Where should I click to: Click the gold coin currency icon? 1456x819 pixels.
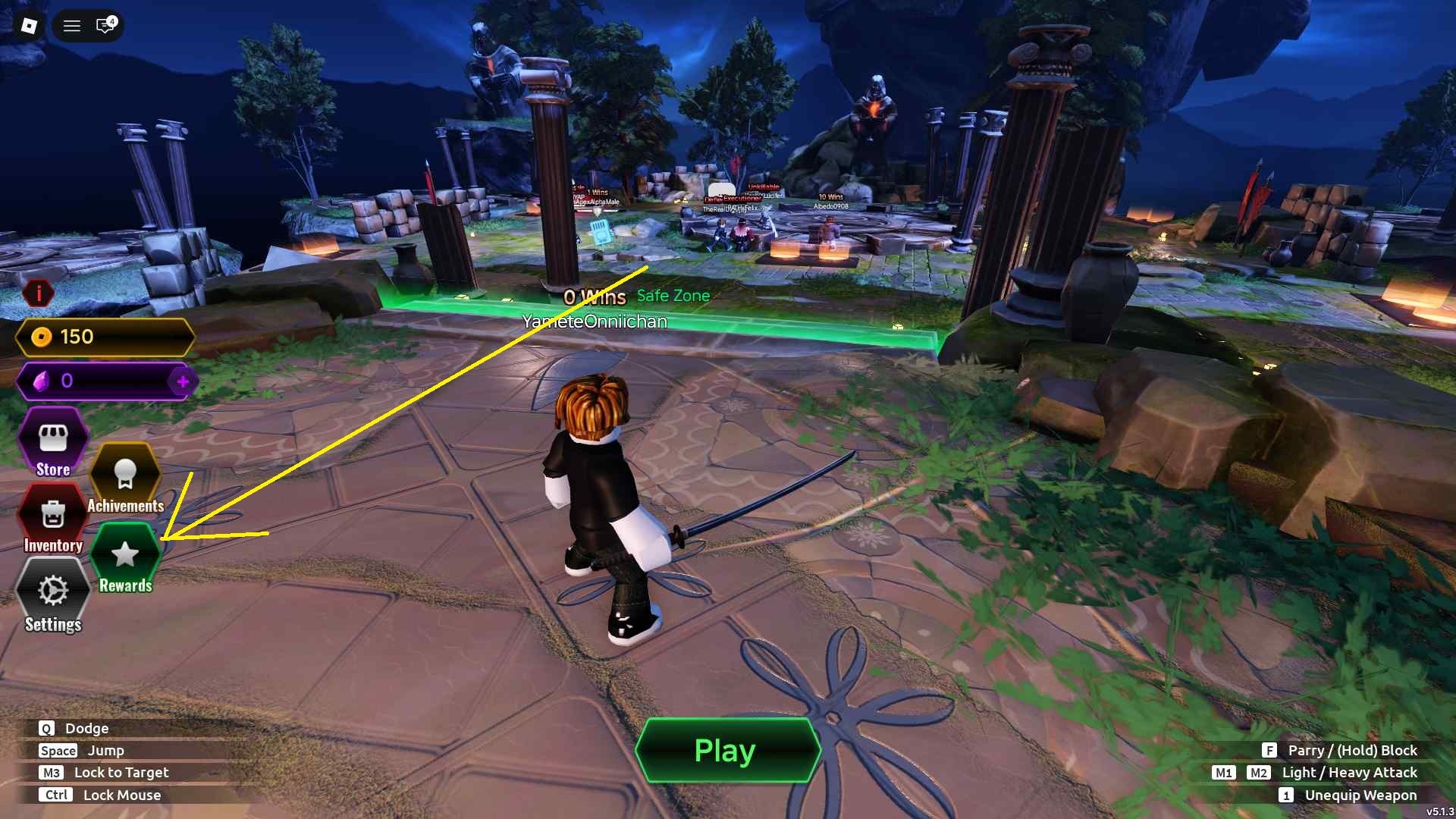click(42, 337)
